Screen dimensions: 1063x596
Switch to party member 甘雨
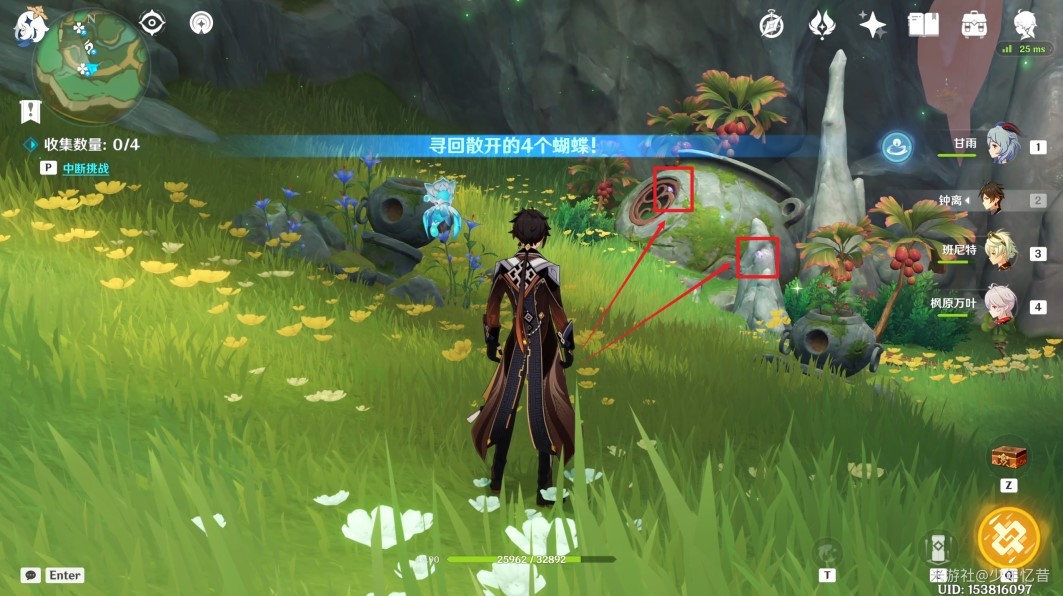coord(1003,146)
